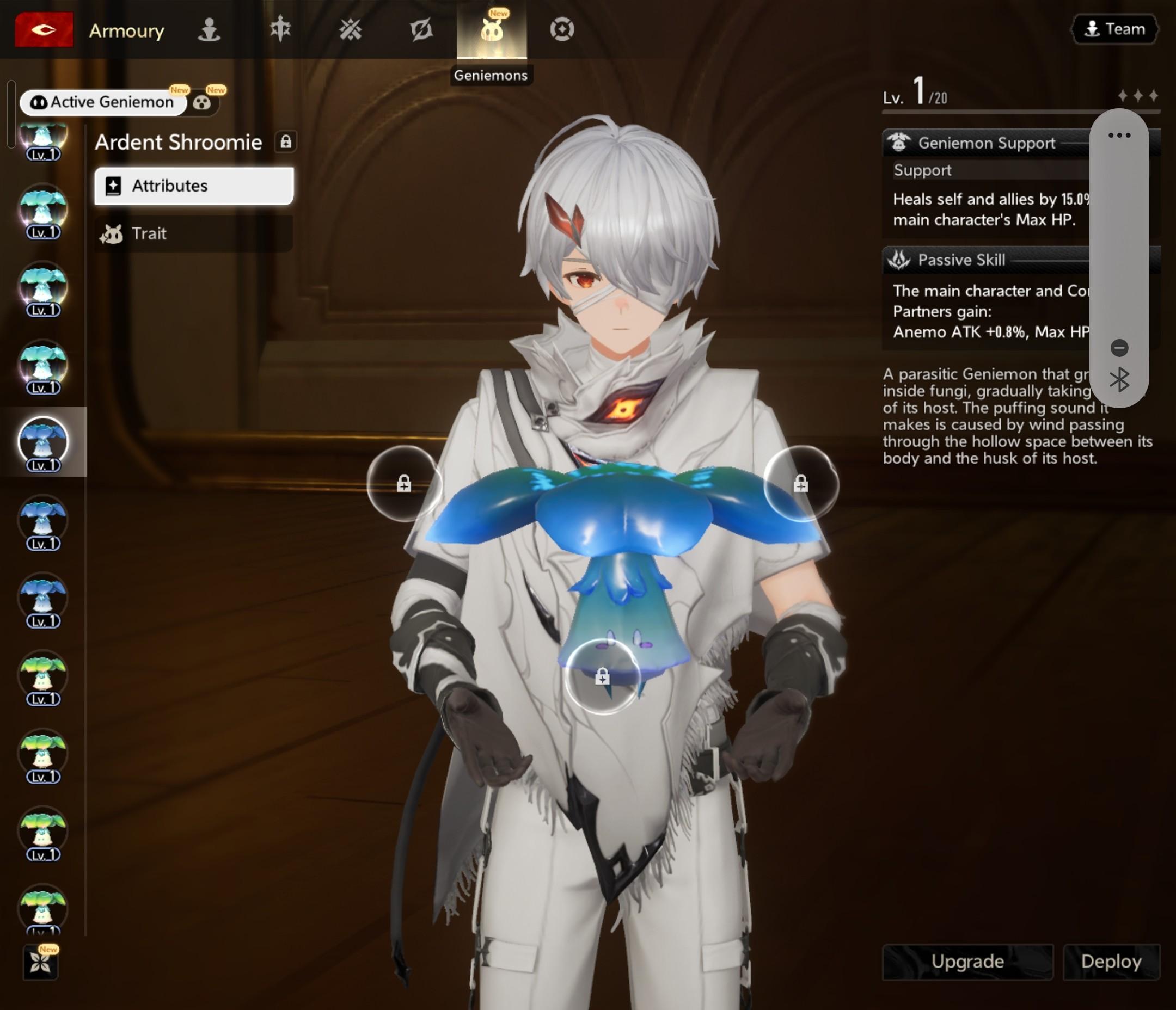Select the second Geniemon filter icon
The width and height of the screenshot is (1176, 1010).
202,103
